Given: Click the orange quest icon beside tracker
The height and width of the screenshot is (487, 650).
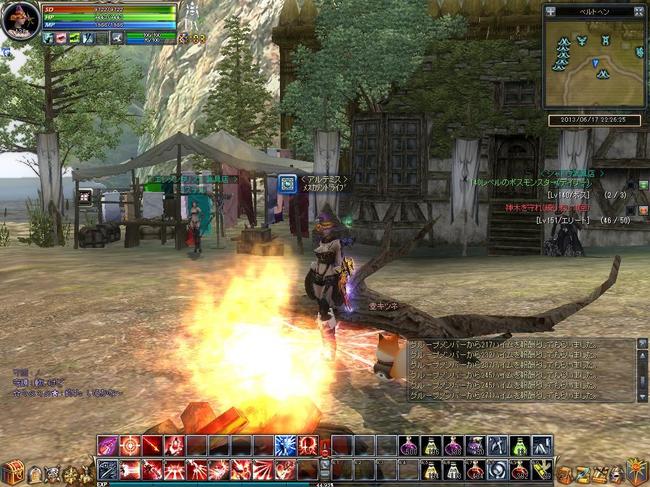Looking at the screenshot, I should point(641,207).
